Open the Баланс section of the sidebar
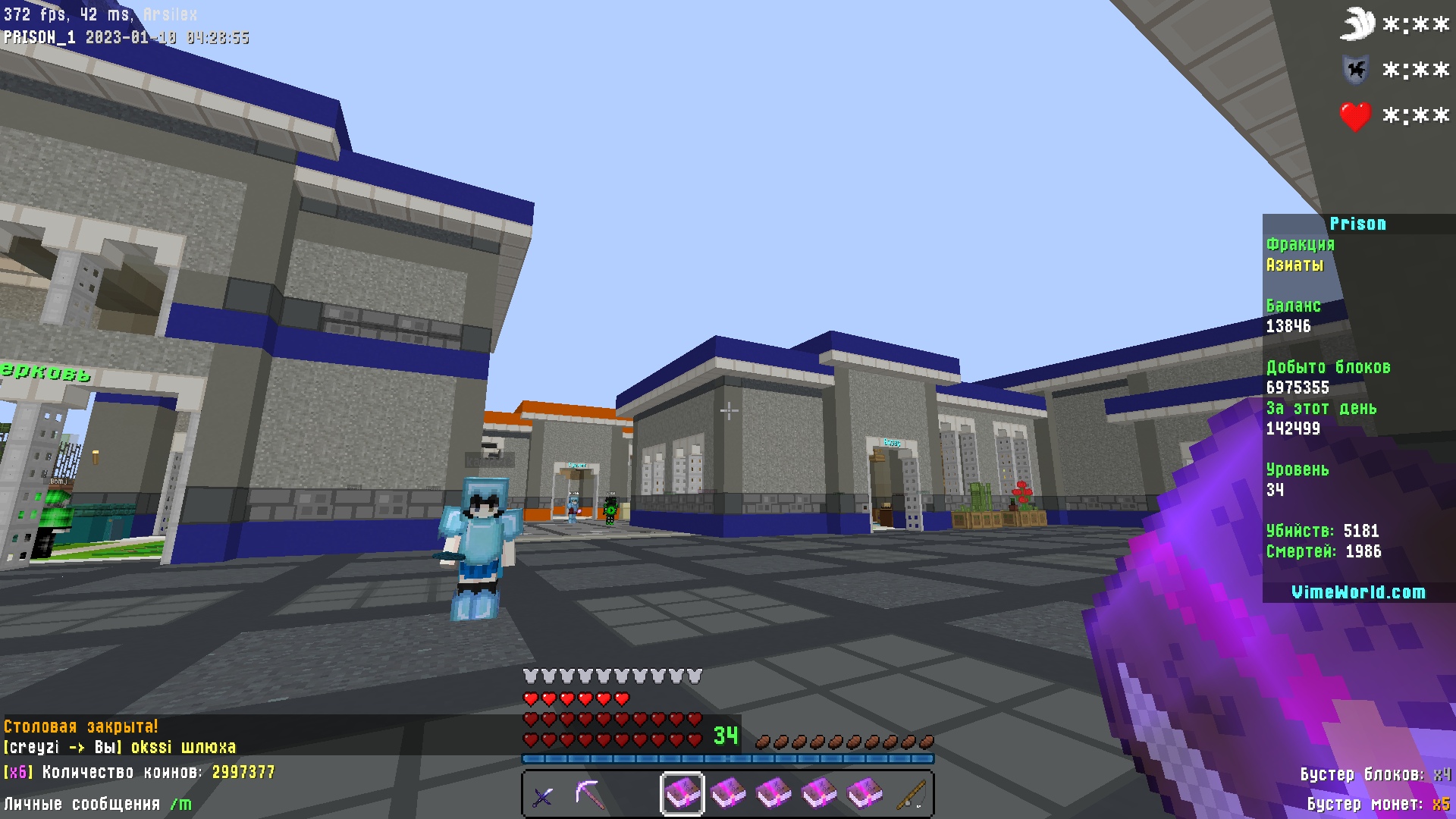 click(x=1292, y=306)
